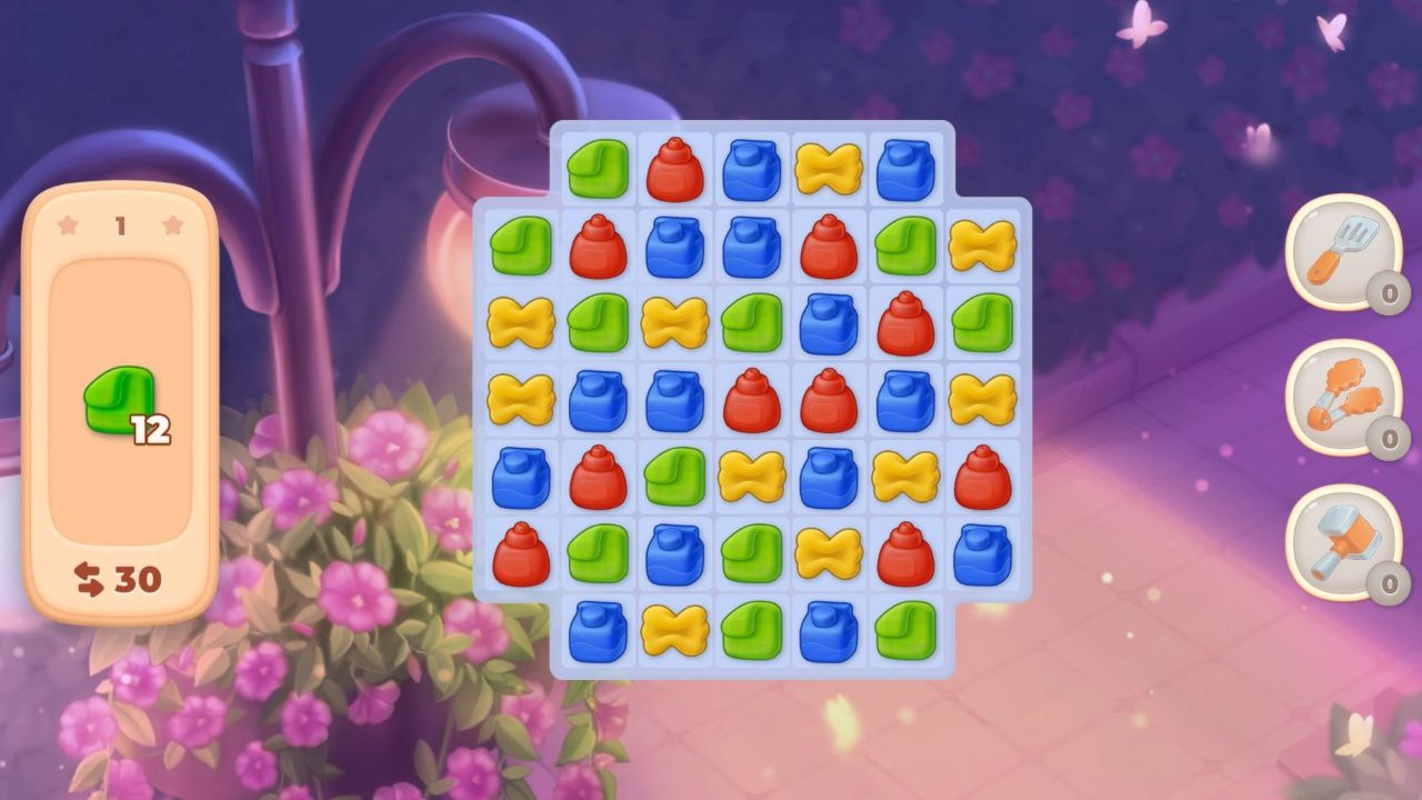Click the swap arrows icon next to 30

point(90,577)
